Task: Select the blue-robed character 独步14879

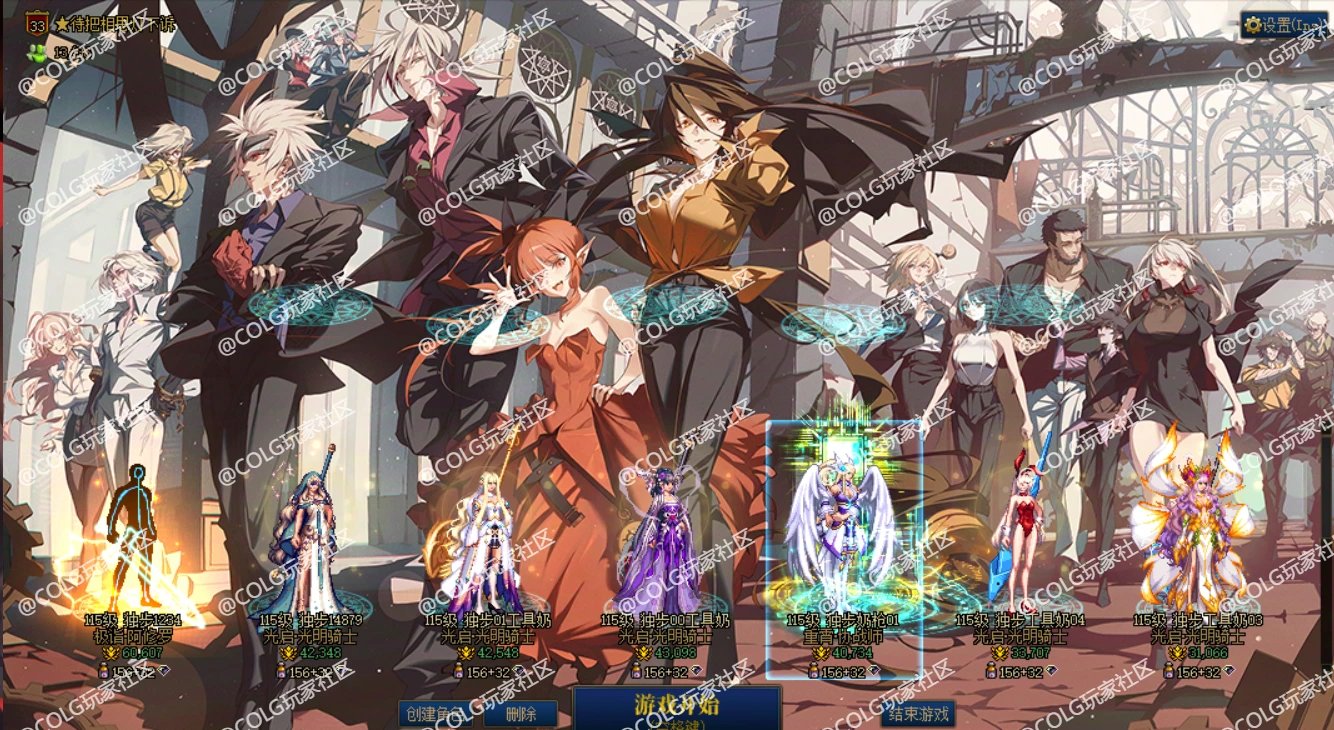Action: 310,530
